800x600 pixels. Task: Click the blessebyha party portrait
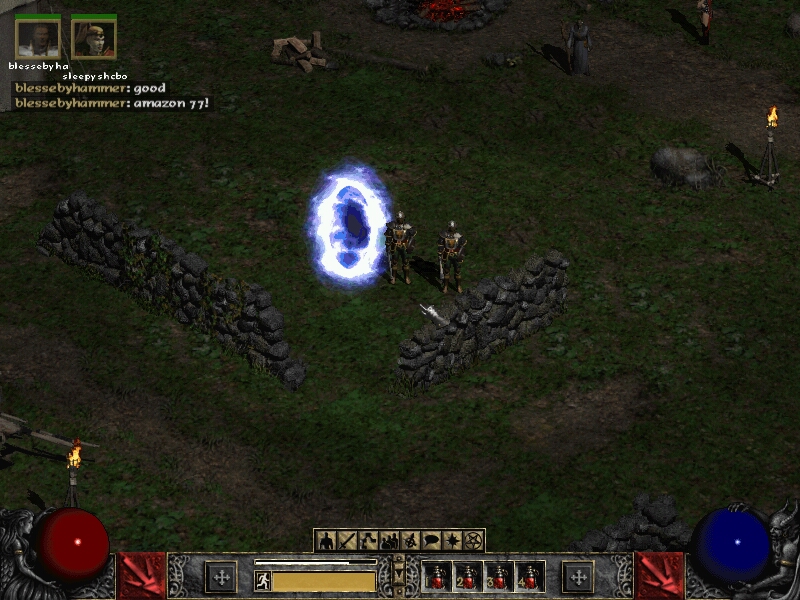(x=38, y=38)
